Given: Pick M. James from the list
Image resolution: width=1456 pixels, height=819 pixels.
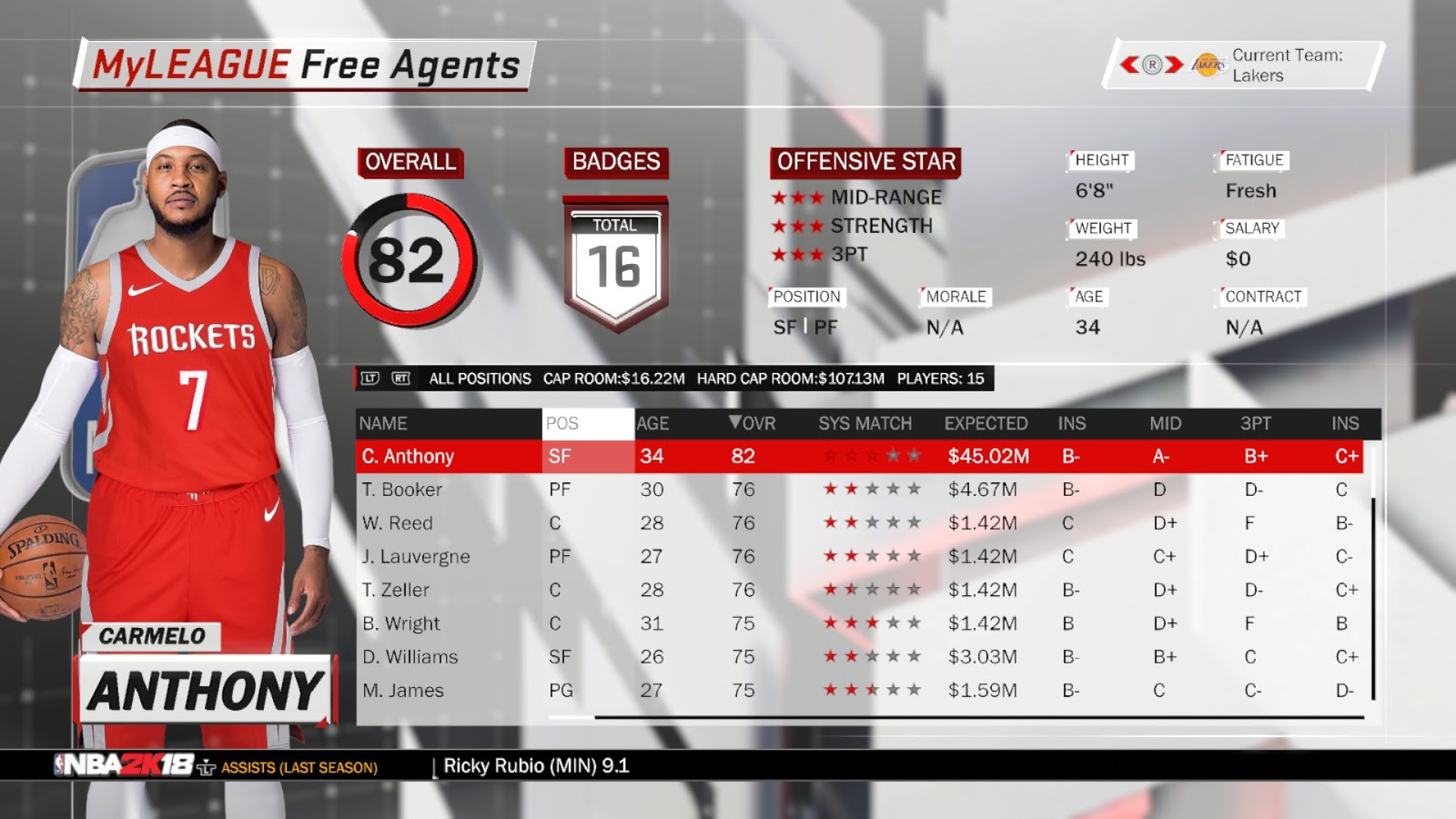Looking at the screenshot, I should point(403,691).
